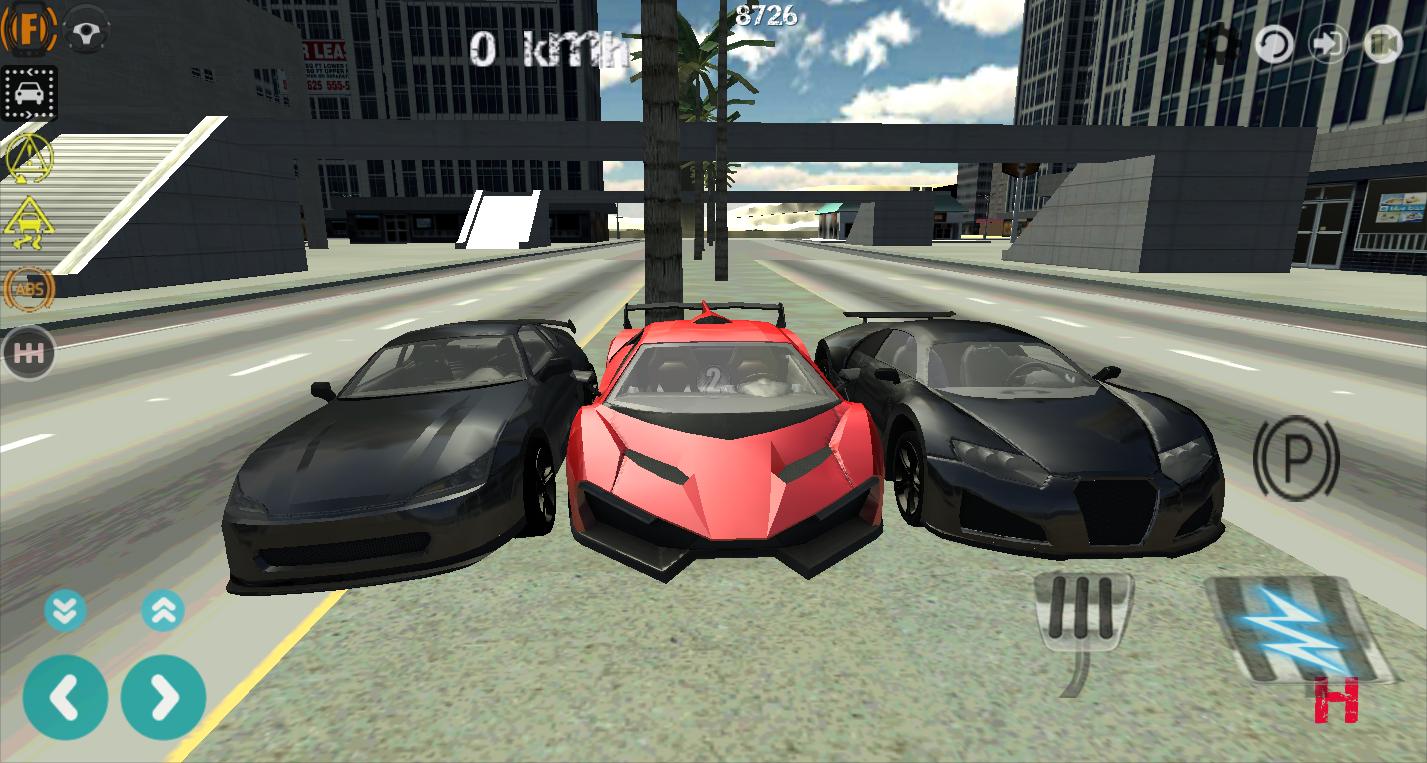
Task: Select the steering wheel control mode
Action: [88, 30]
